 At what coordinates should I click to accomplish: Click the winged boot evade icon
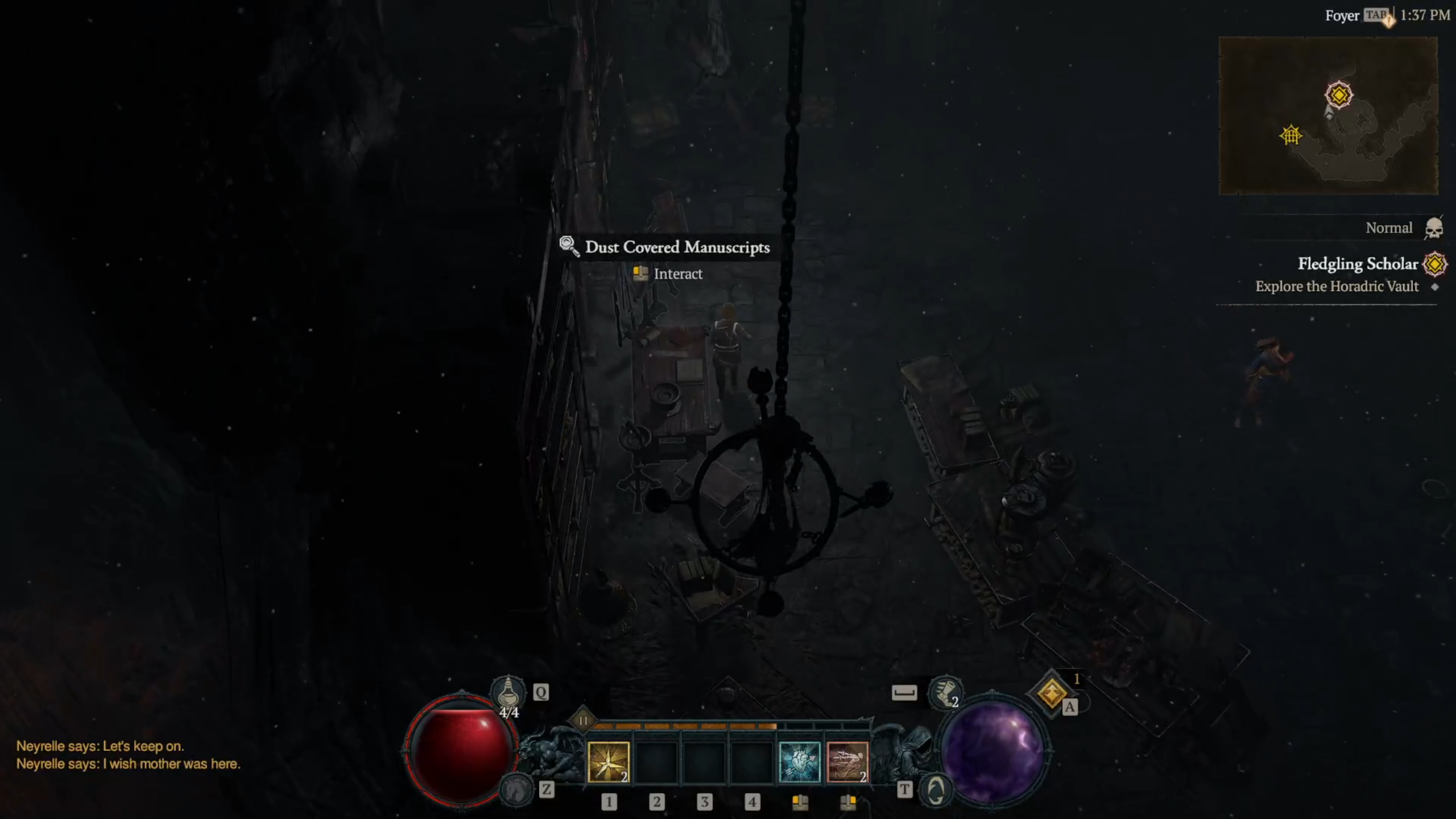[x=945, y=692]
